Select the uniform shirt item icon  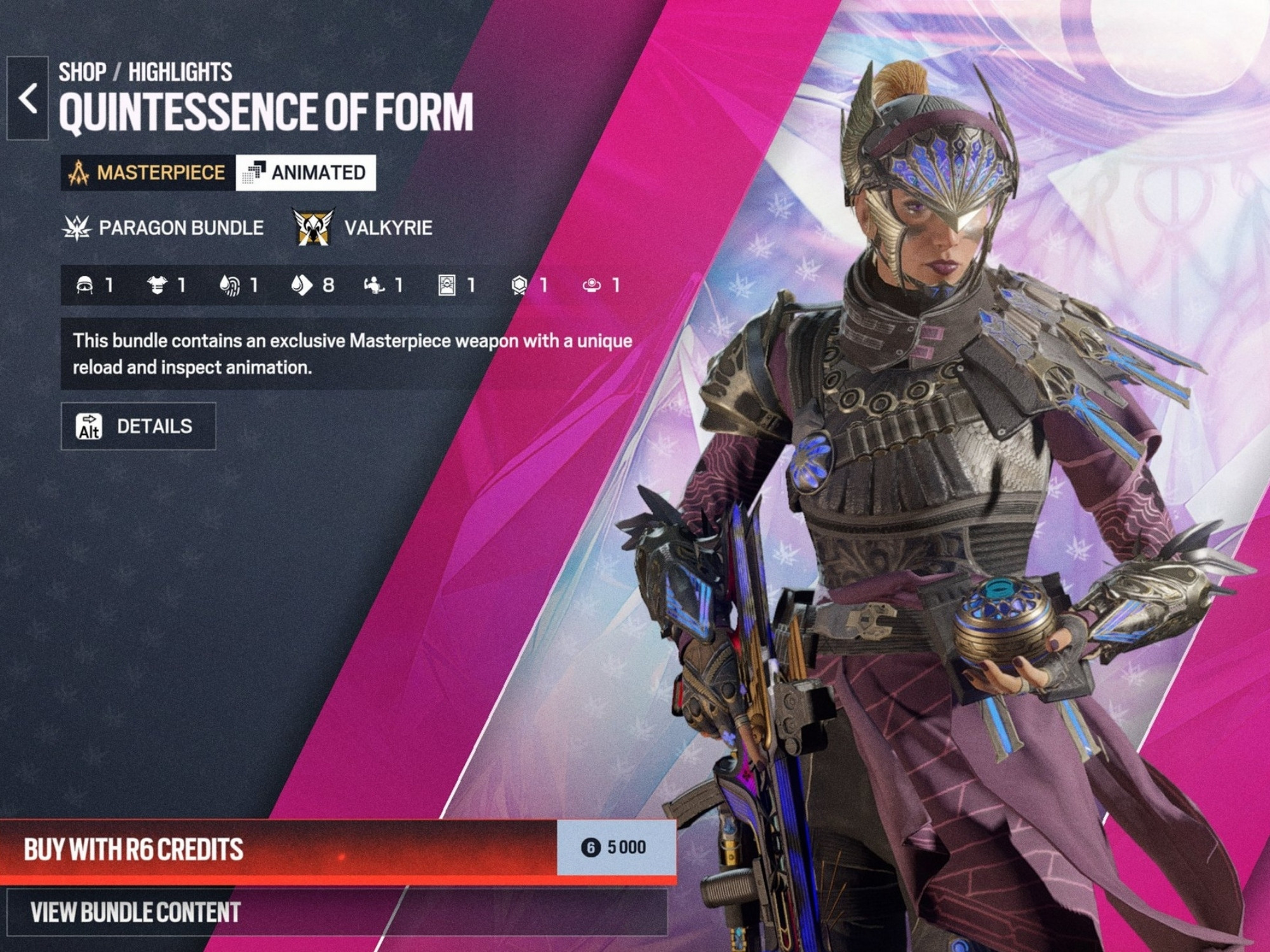(x=157, y=286)
